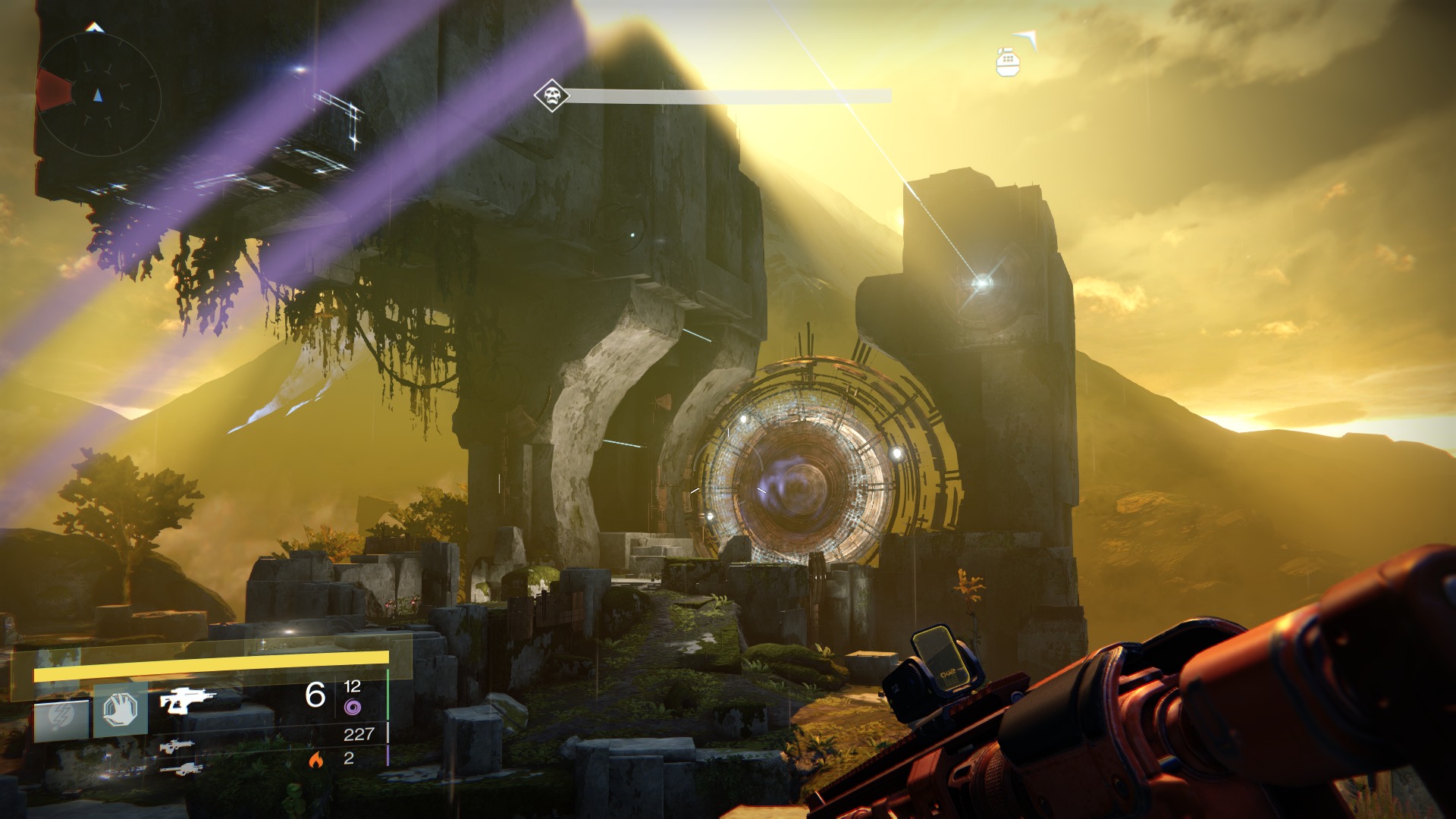
Task: Switch to the middle weapon silhouette
Action: (177, 746)
